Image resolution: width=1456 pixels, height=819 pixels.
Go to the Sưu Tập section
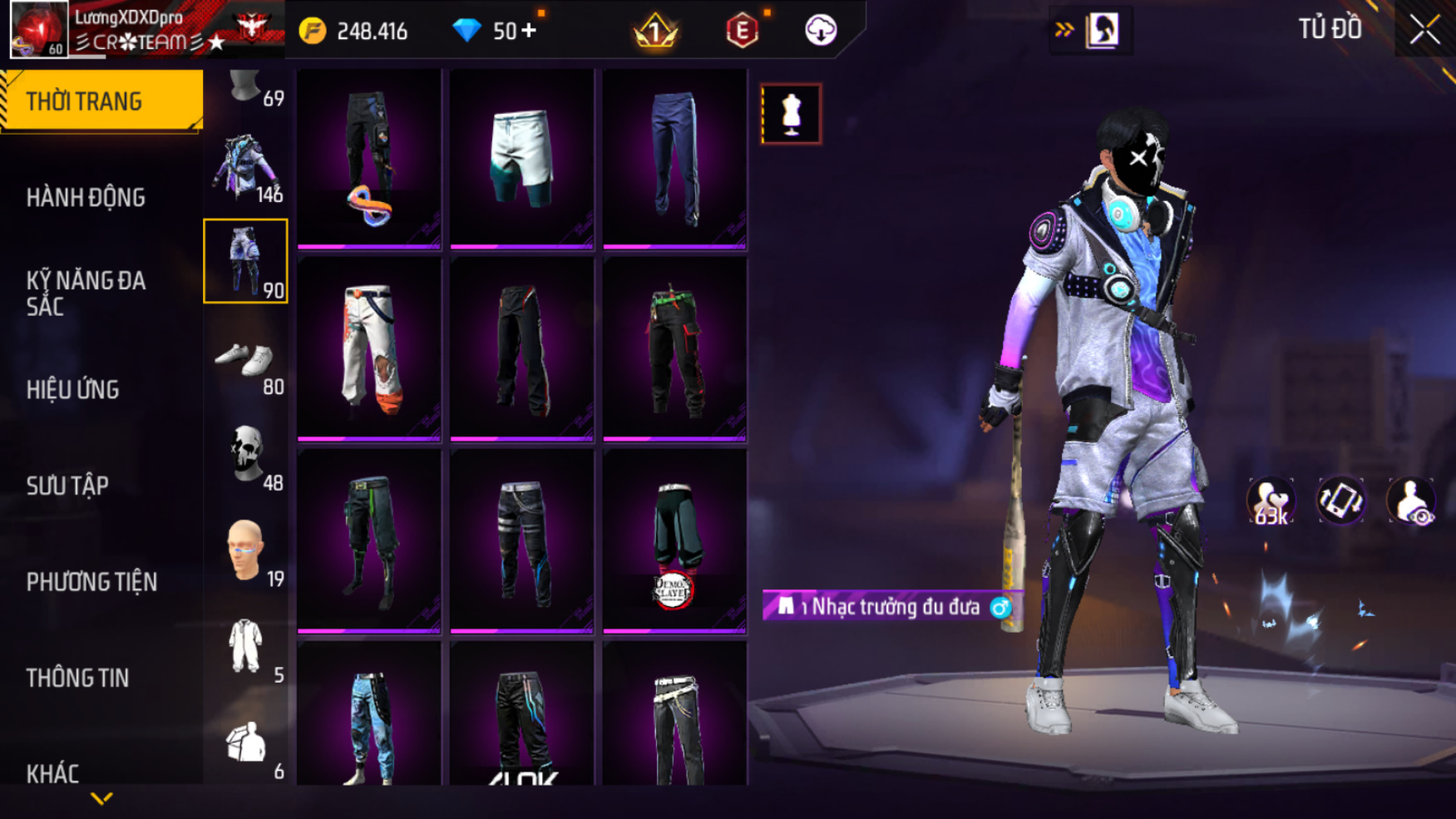pyautogui.click(x=67, y=486)
